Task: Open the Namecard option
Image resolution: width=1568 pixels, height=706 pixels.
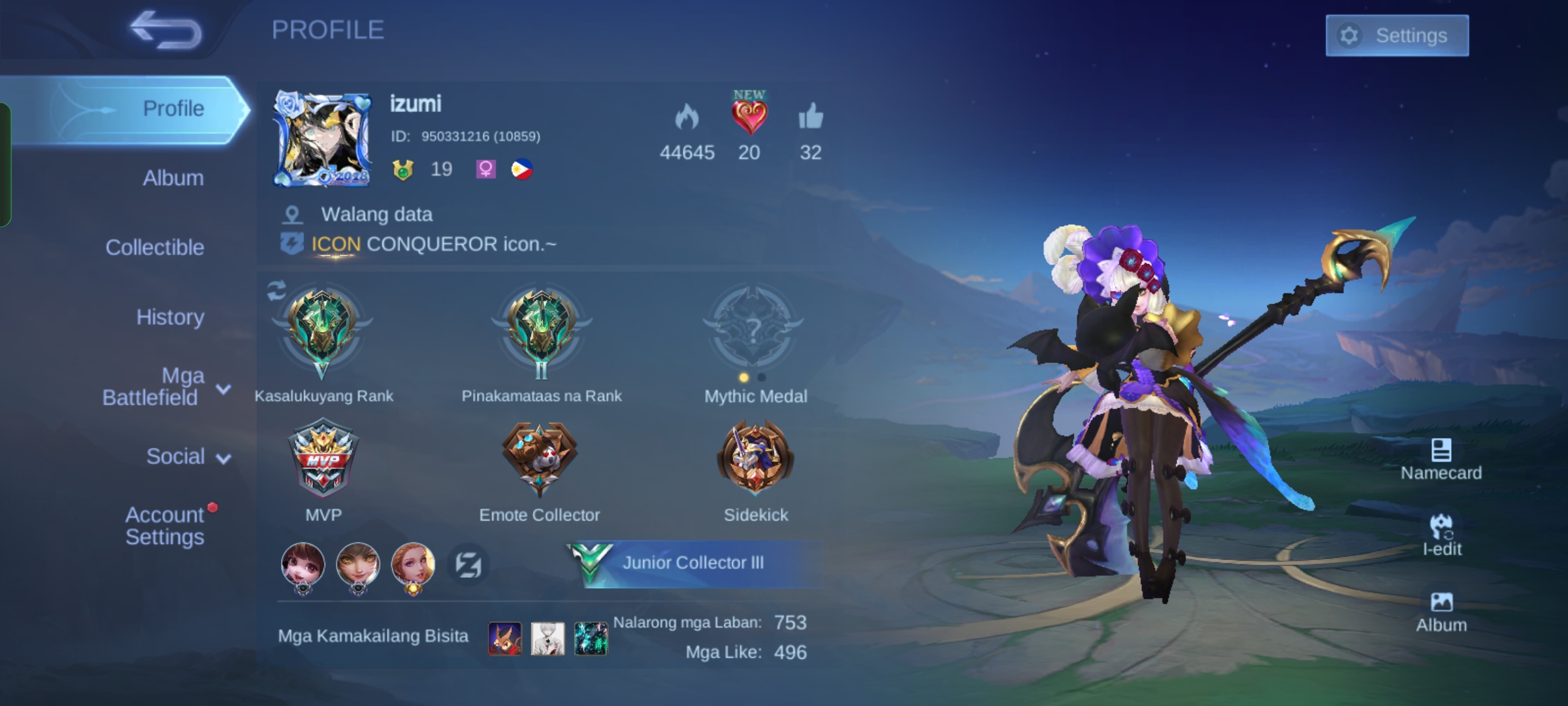Action: click(1441, 459)
